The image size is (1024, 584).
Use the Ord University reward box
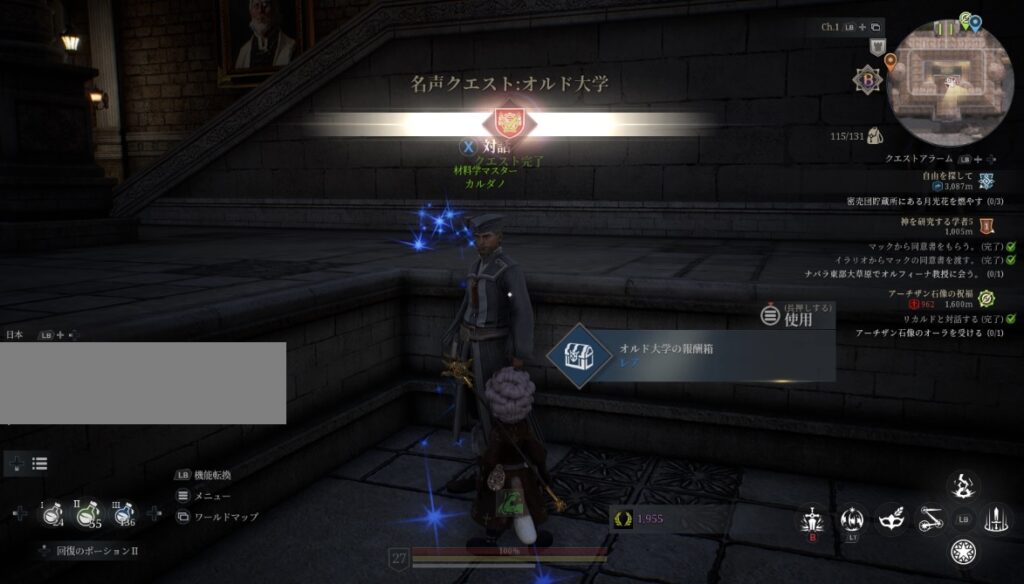[691, 356]
